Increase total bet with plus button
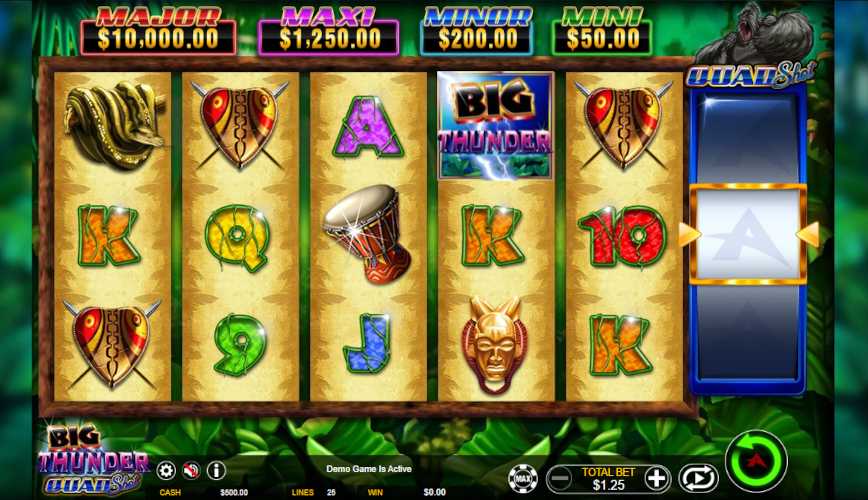This screenshot has height=500, width=868. [656, 478]
